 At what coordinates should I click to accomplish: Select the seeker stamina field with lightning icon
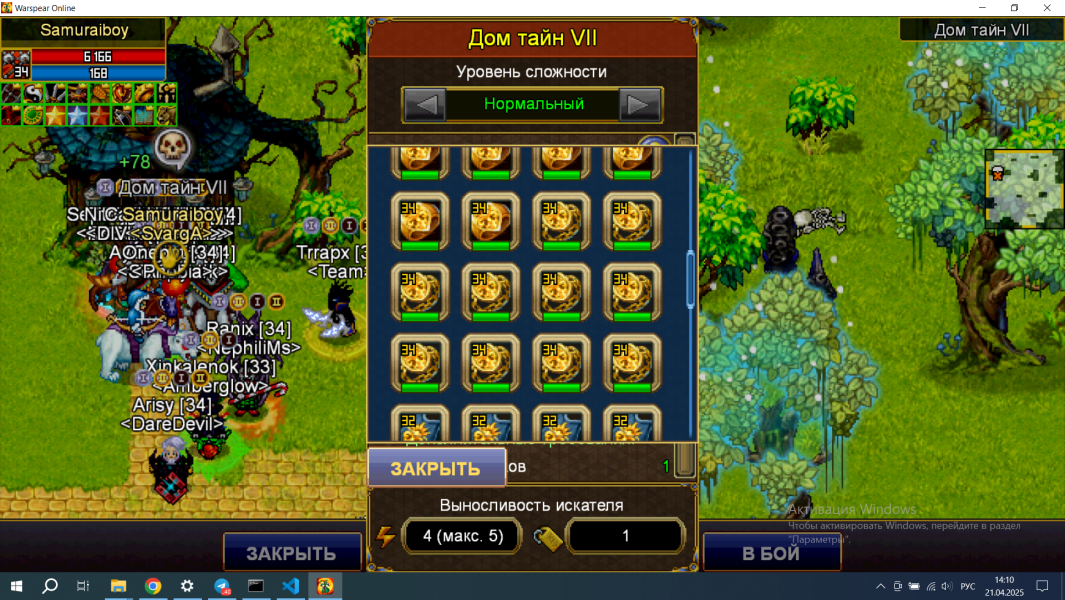coord(460,536)
